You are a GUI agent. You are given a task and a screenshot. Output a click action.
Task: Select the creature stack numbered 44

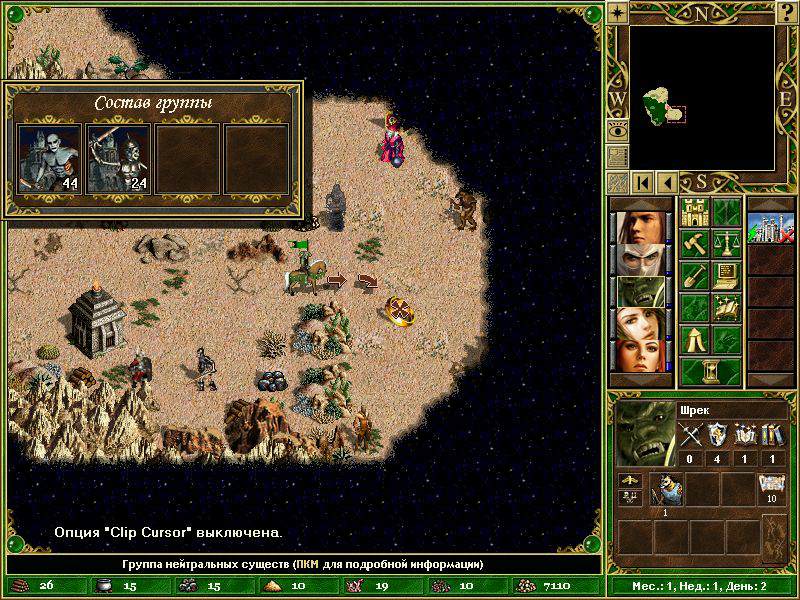(x=50, y=158)
